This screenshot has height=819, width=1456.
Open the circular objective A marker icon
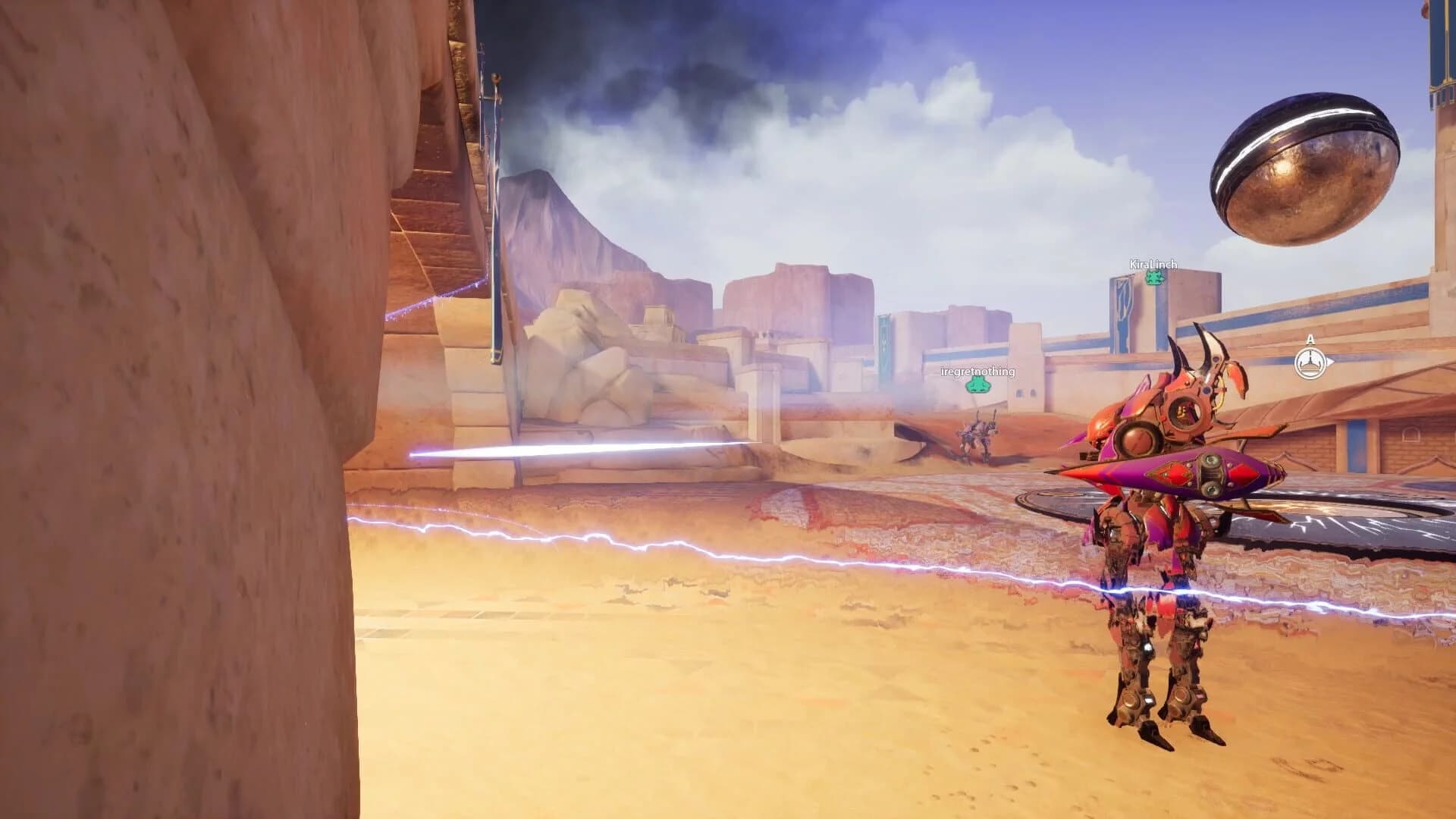pos(1310,362)
